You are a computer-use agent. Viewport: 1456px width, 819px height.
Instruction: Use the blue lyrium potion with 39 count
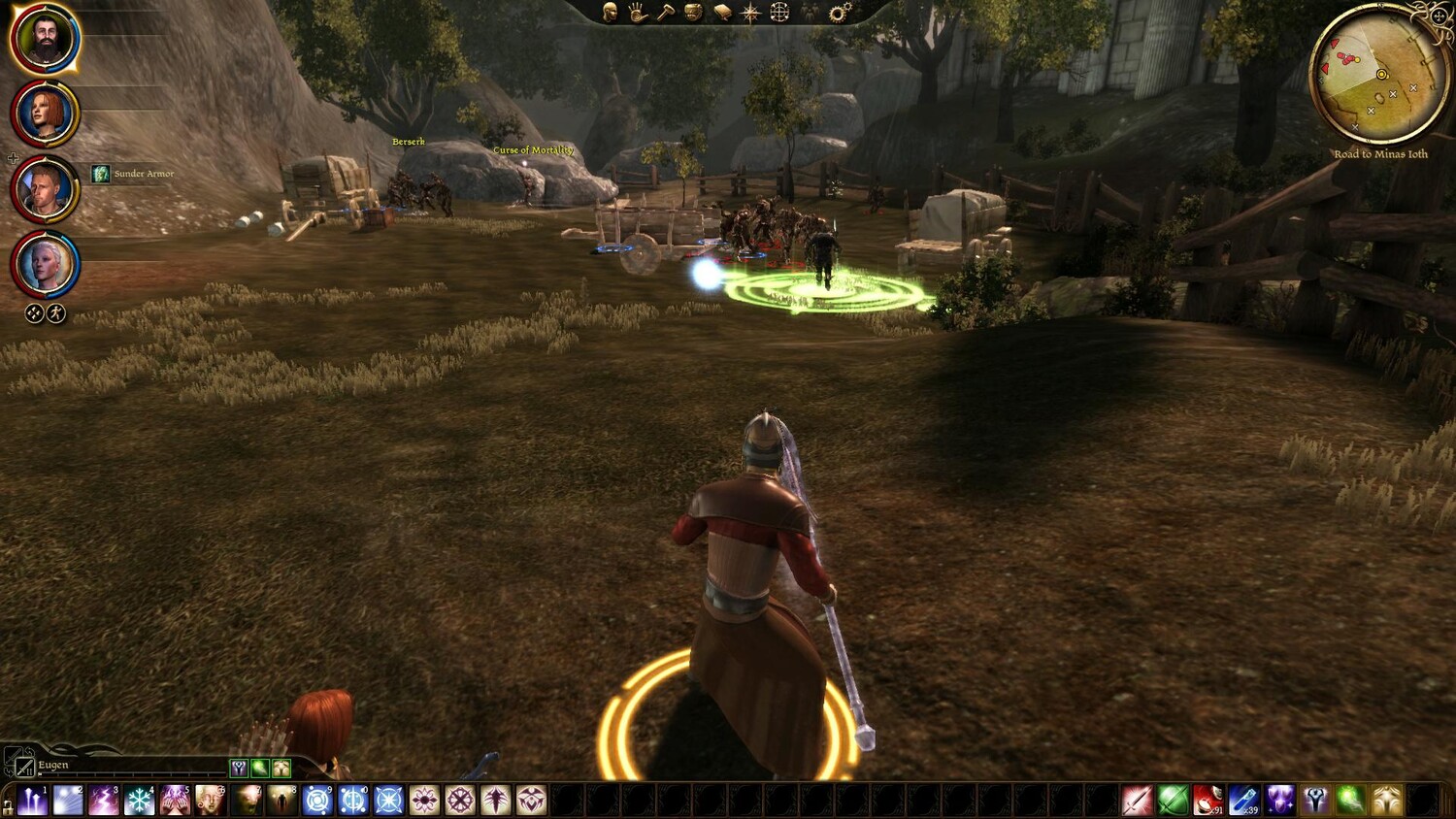1244,801
